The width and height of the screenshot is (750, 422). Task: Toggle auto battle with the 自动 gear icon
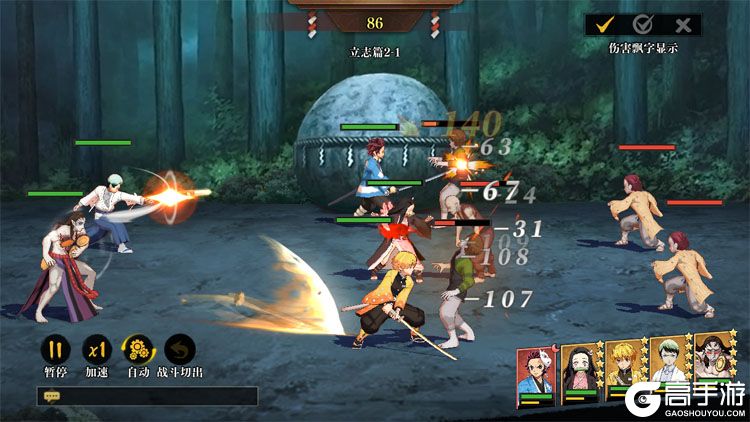pyautogui.click(x=138, y=350)
